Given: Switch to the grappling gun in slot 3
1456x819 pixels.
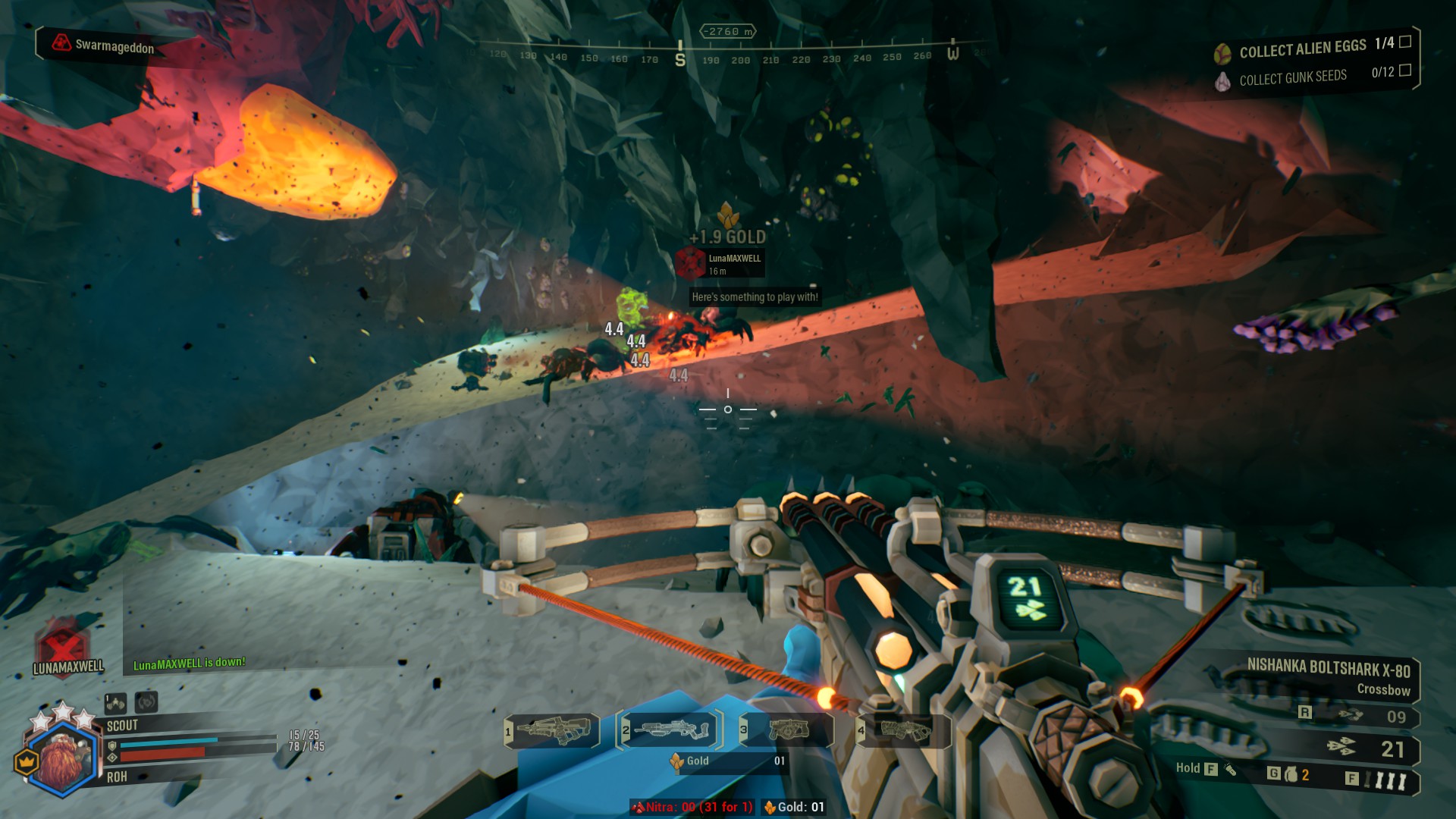Looking at the screenshot, I should 789,730.
